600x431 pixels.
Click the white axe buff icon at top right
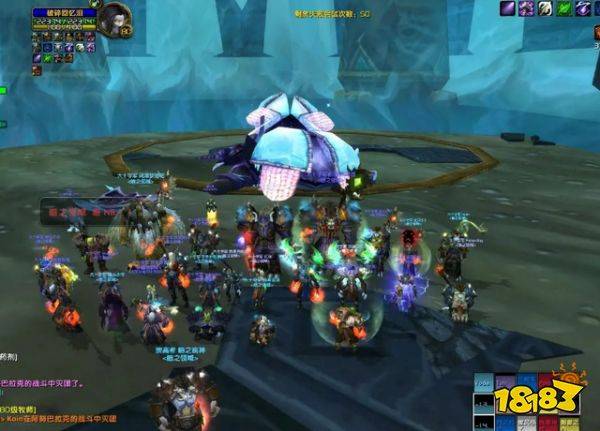(x=544, y=9)
